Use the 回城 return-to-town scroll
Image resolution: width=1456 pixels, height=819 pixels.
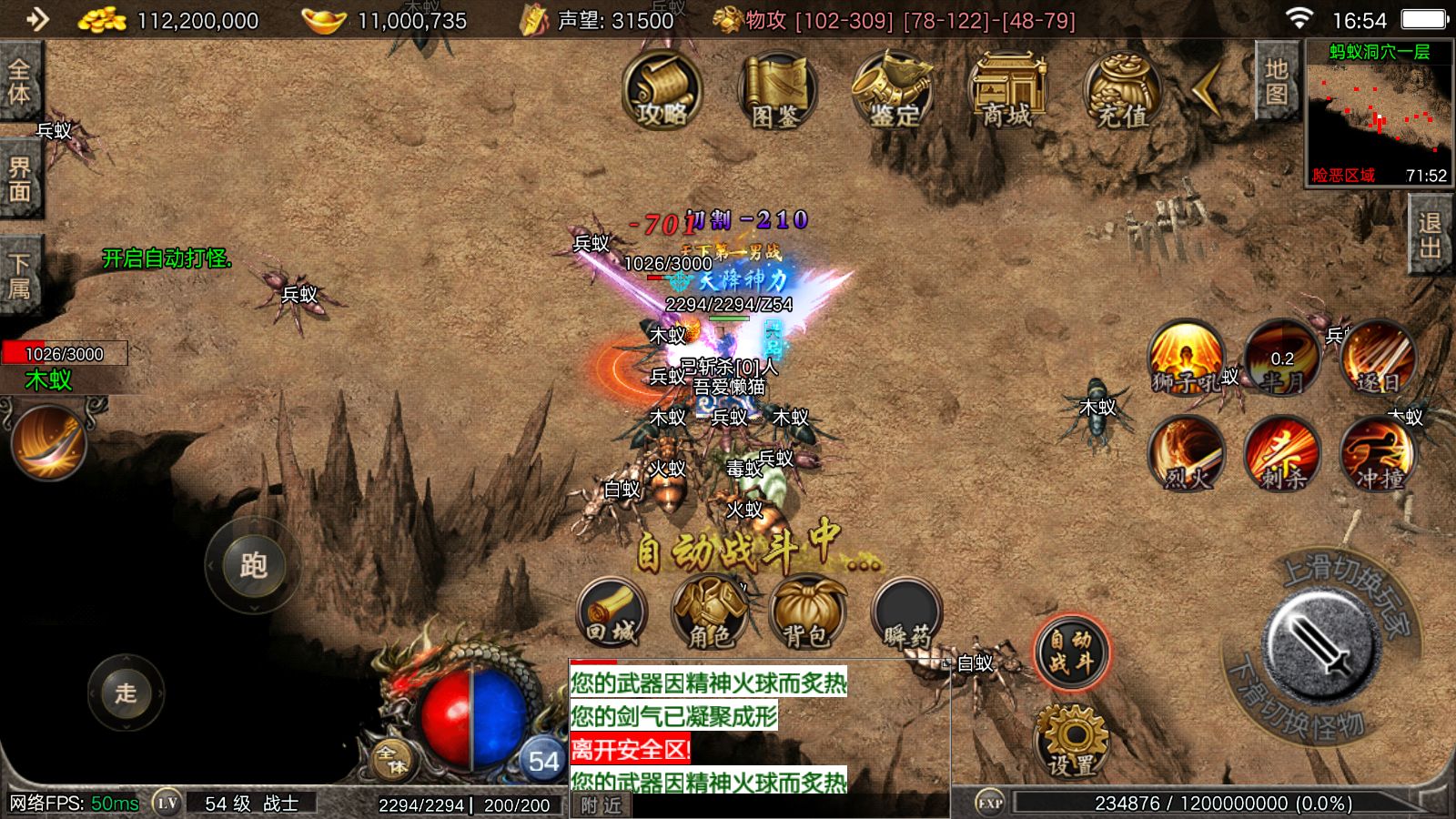point(612,612)
